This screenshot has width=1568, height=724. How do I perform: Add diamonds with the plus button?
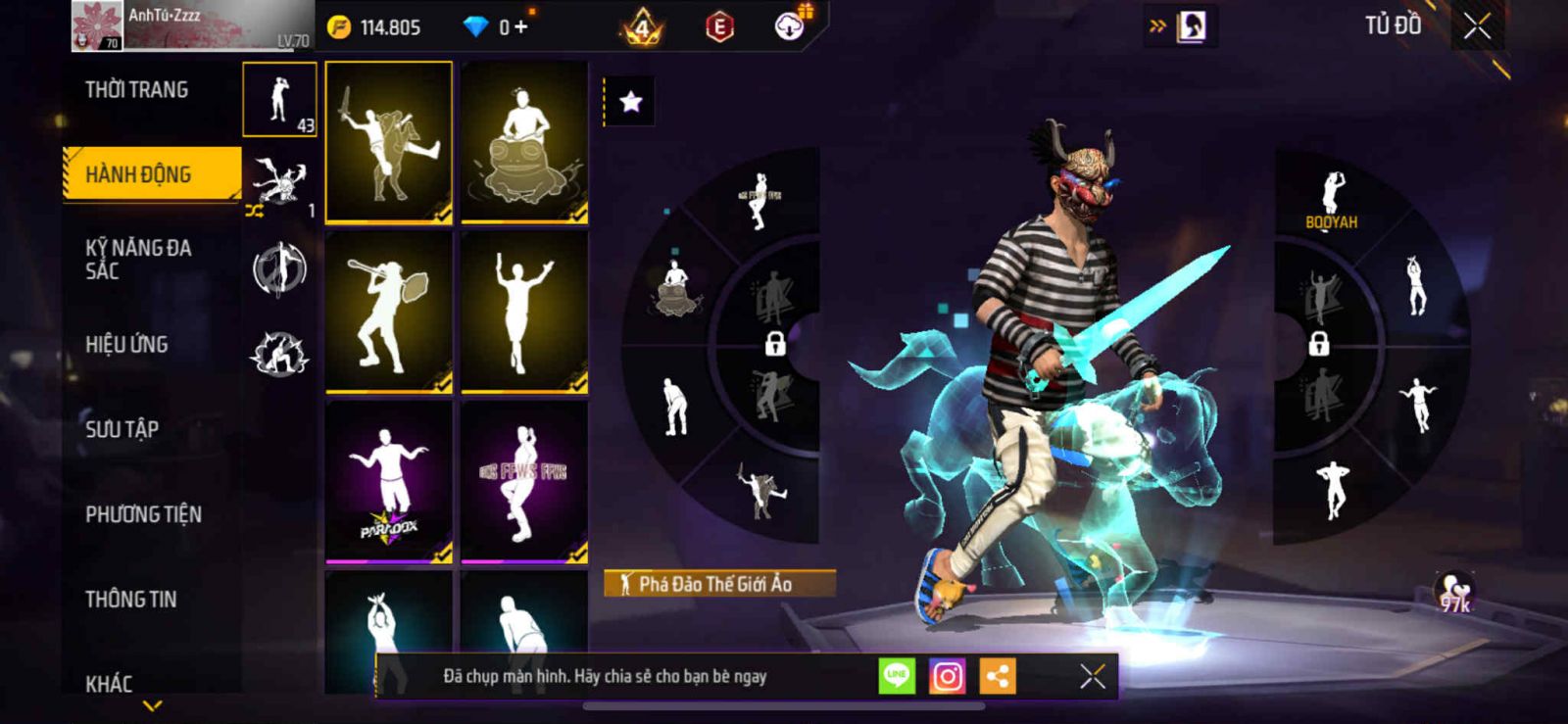(520, 27)
